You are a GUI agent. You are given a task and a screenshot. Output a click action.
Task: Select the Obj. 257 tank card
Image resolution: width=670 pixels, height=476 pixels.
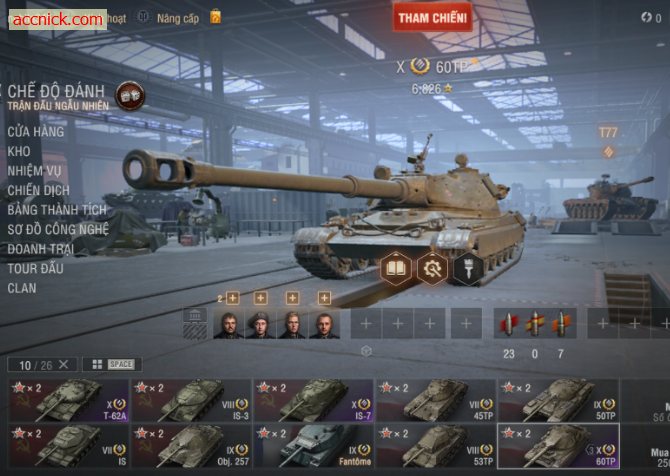tap(190, 446)
